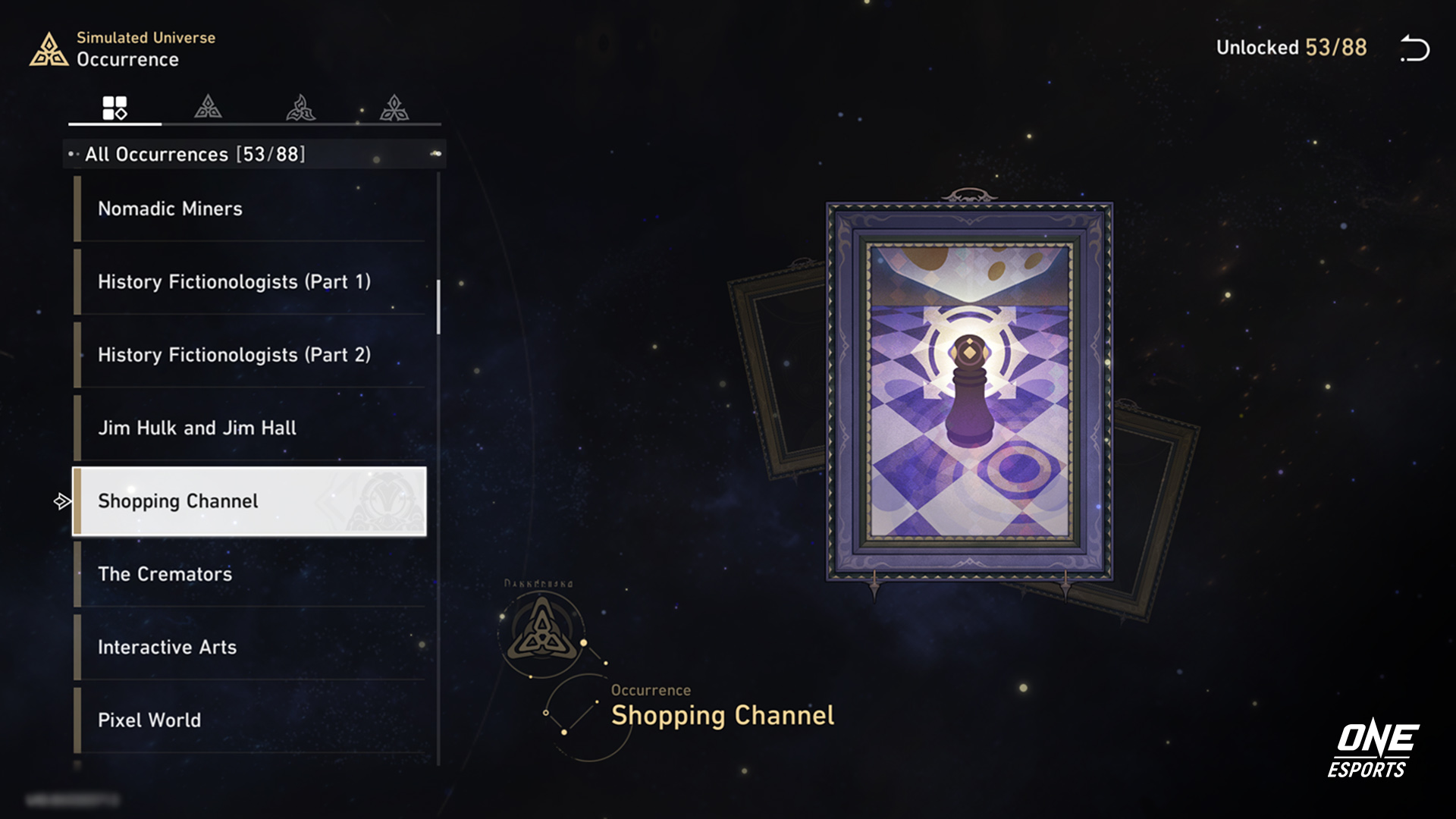Collapse the All Occurrences [53/88] header

pos(190,153)
